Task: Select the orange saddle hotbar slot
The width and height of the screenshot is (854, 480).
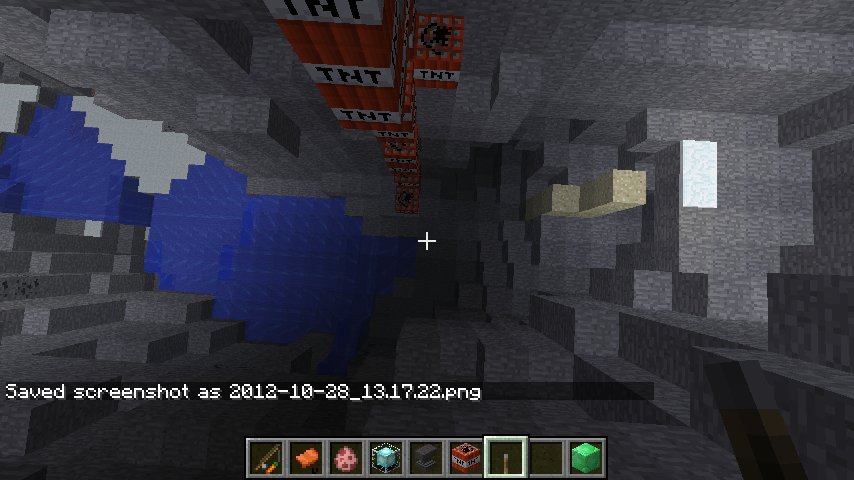Action: click(x=305, y=458)
